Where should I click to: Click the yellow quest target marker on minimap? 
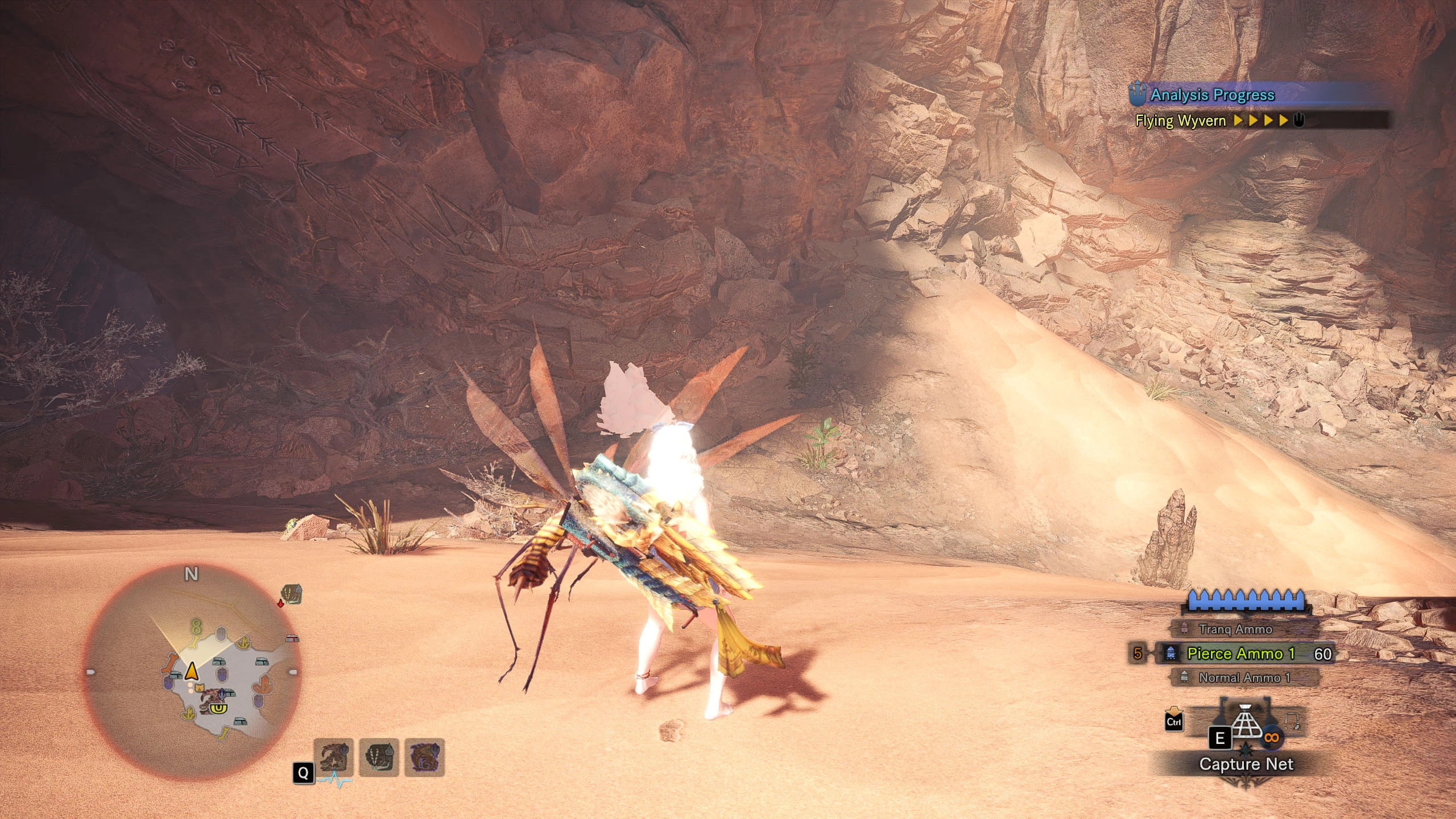[x=217, y=708]
